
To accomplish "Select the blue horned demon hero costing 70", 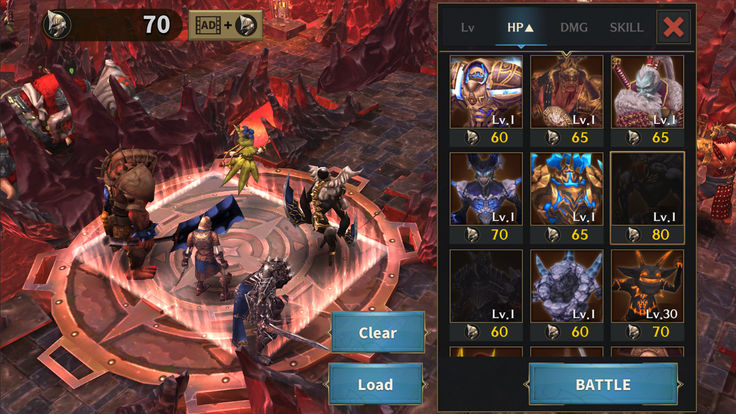I will click(486, 189).
